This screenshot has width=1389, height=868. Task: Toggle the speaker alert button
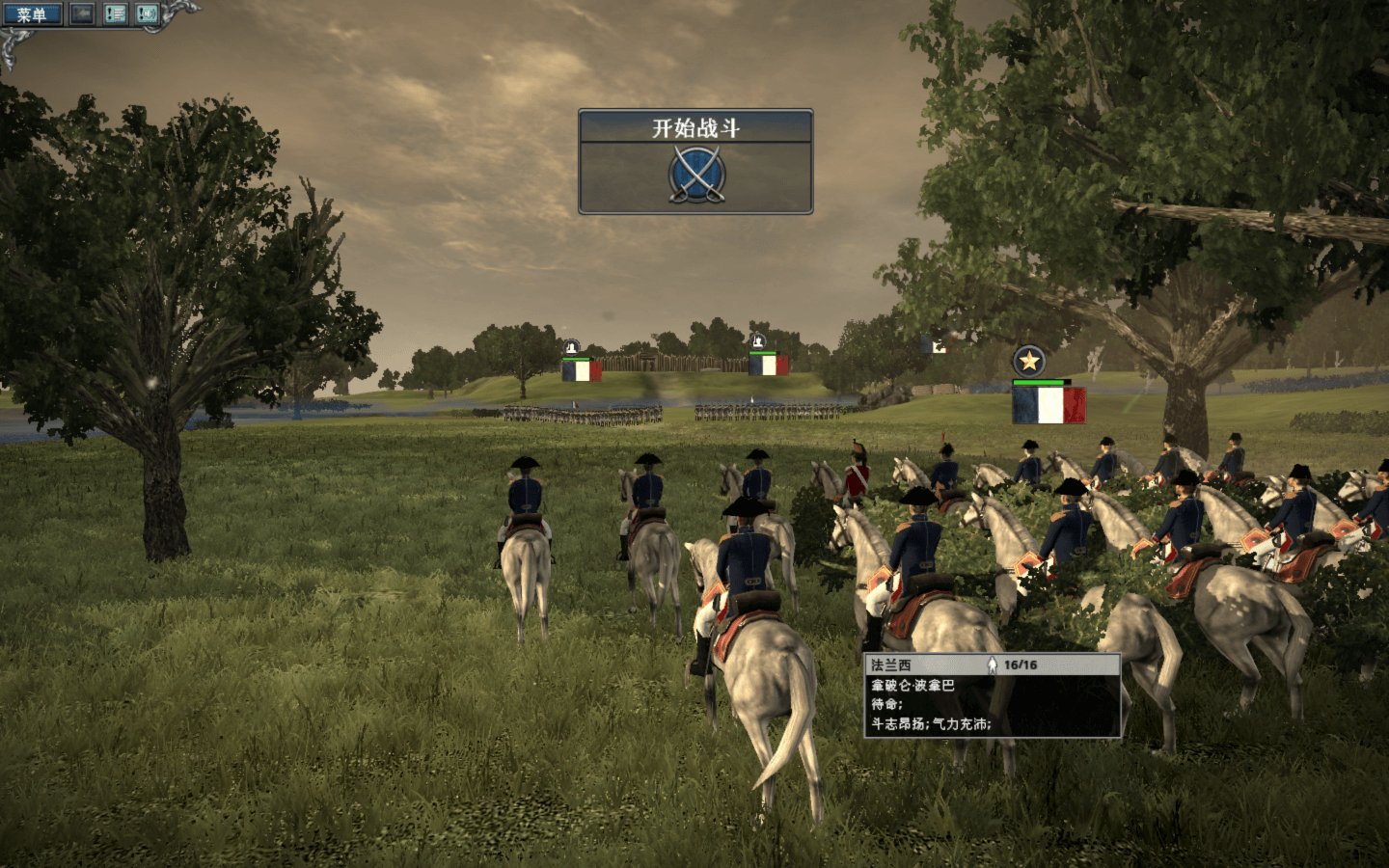click(147, 14)
